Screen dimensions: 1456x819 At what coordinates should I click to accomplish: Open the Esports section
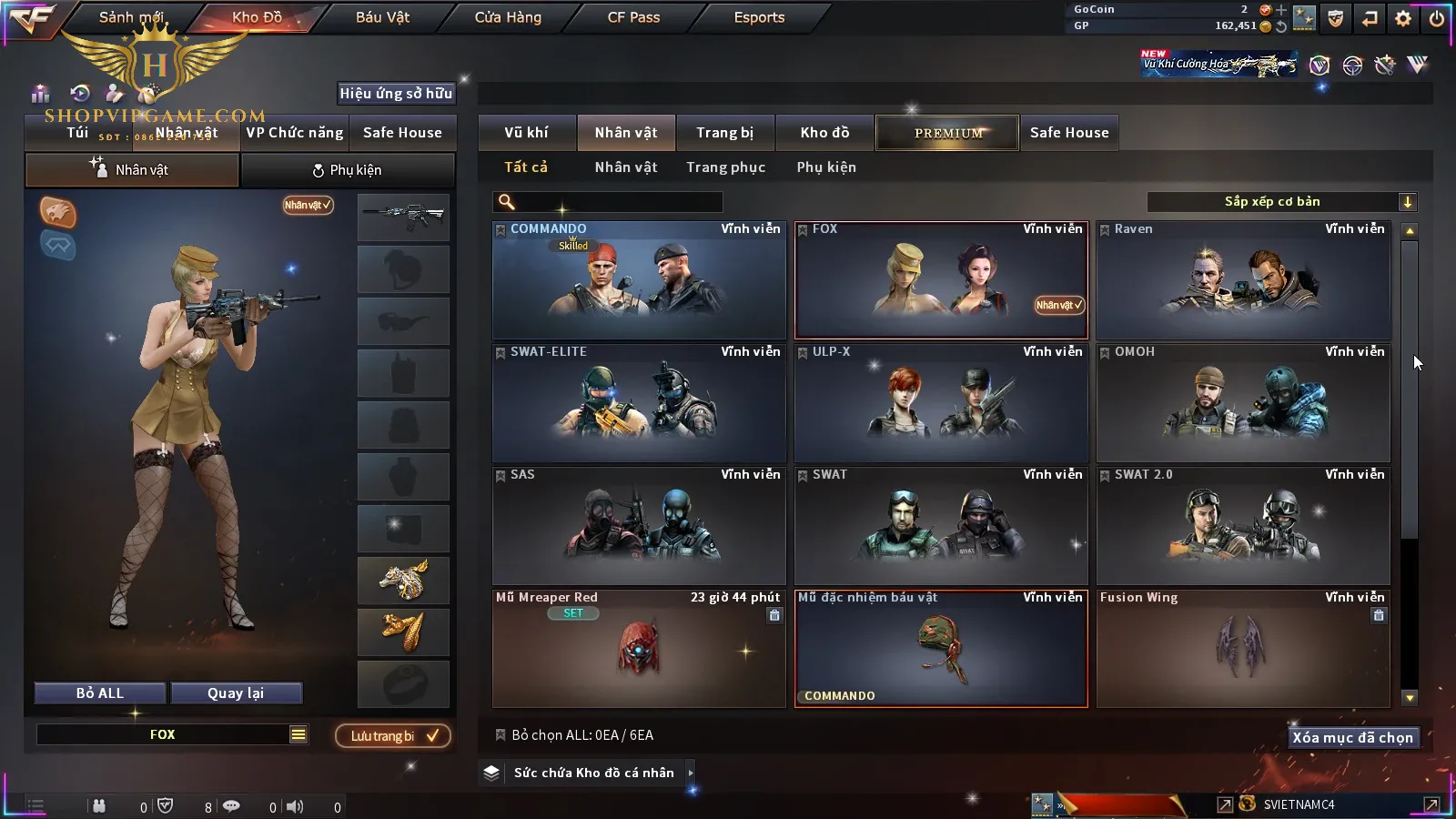(x=759, y=17)
